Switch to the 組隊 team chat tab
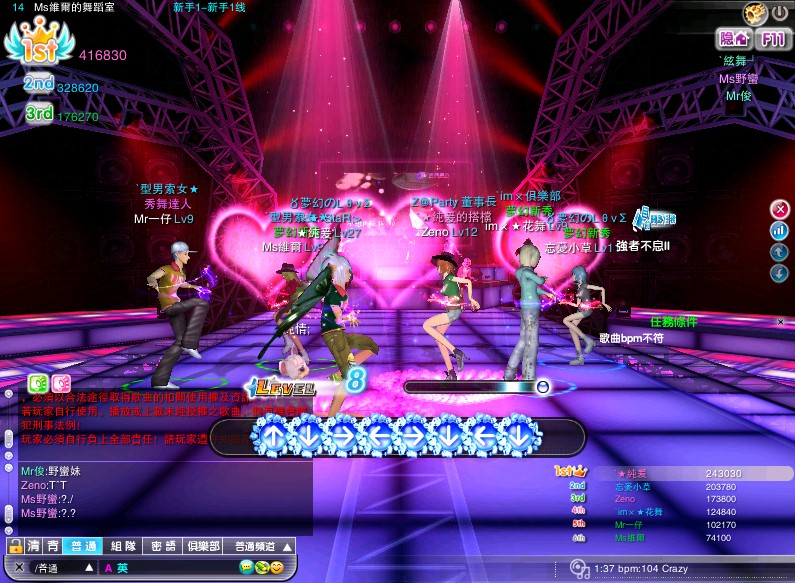This screenshot has height=583, width=795. pyautogui.click(x=122, y=547)
